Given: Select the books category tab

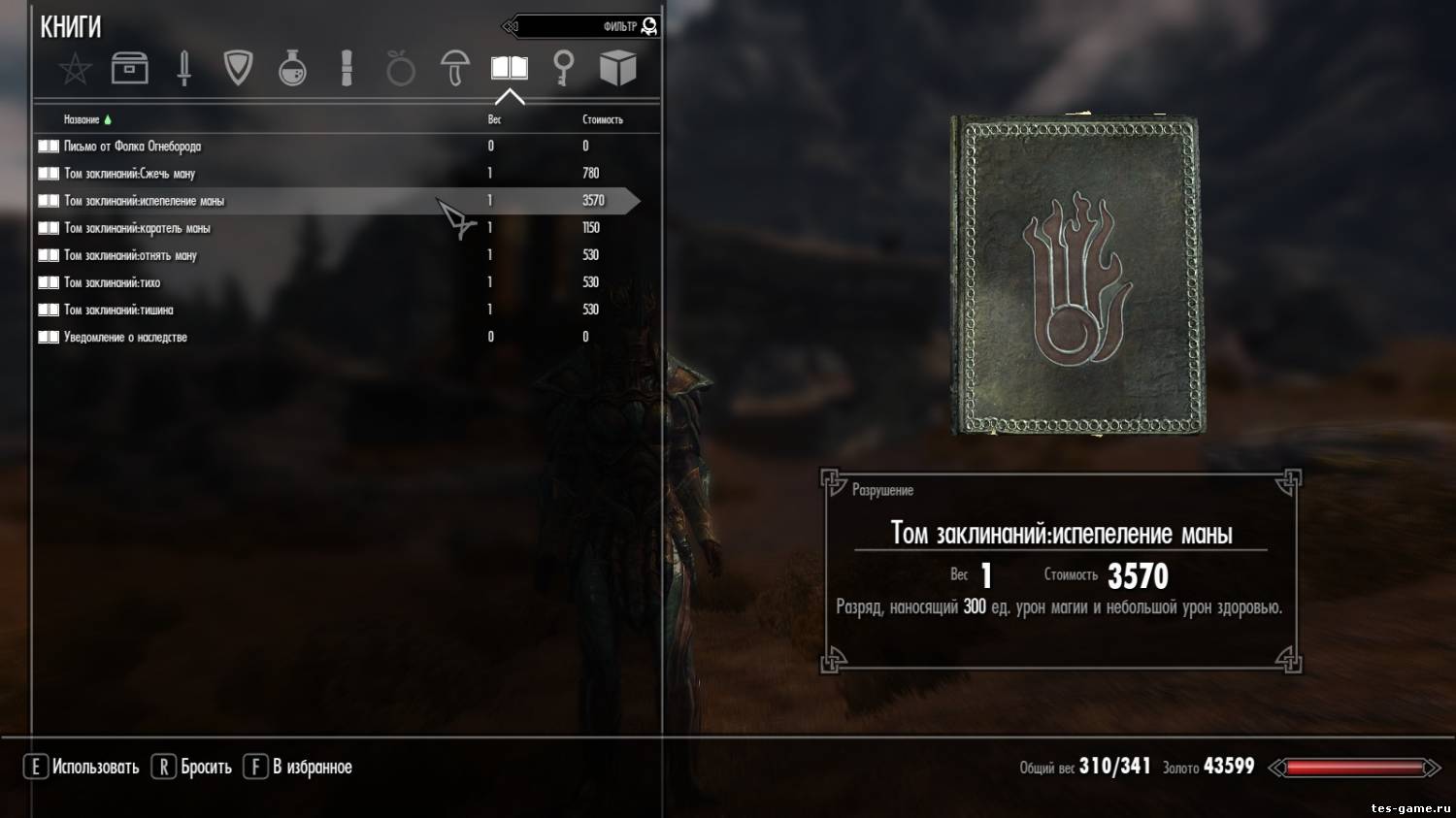Looking at the screenshot, I should 509,69.
